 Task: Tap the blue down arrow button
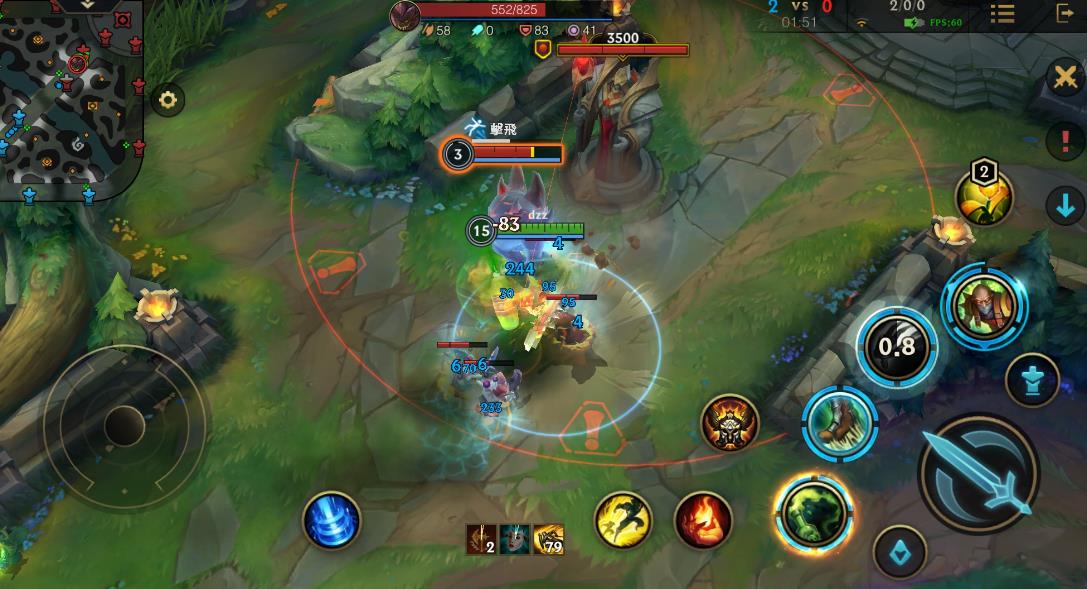coord(1064,206)
